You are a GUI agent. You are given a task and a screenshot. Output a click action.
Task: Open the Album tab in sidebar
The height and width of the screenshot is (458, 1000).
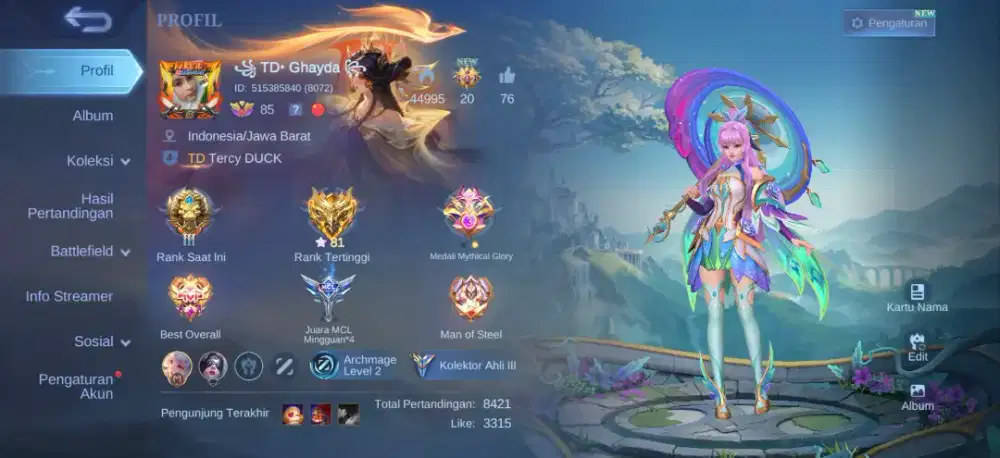92,116
